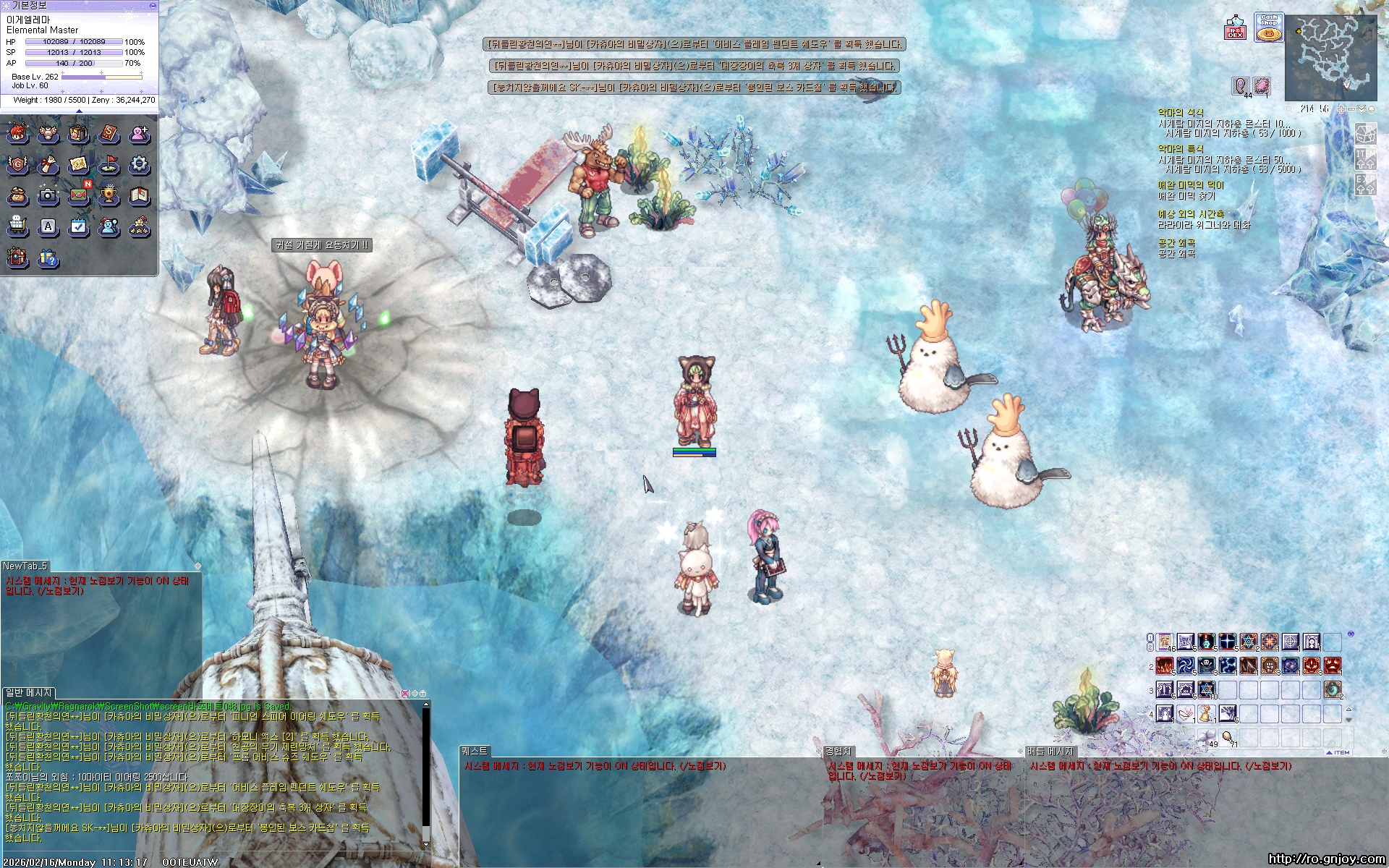
Task: Open the shopping cart menu icon
Action: [x=17, y=226]
